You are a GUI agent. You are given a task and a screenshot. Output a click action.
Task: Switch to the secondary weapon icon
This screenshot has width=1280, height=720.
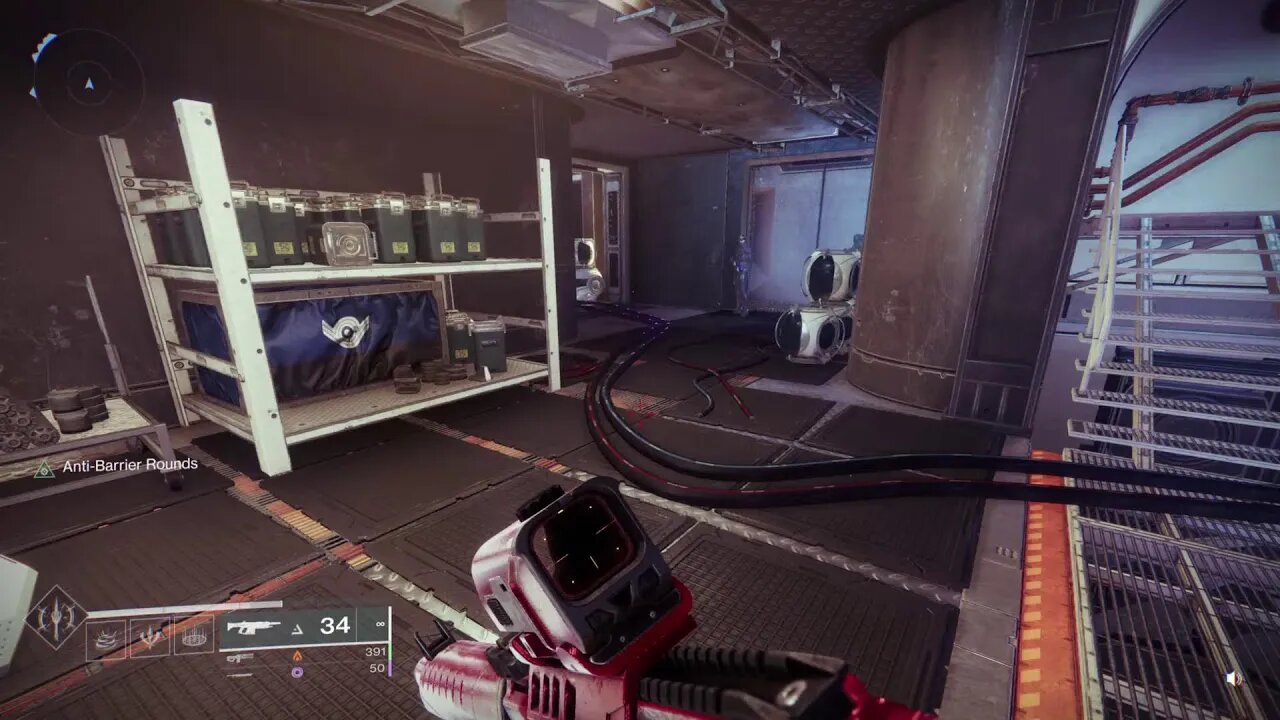(x=240, y=657)
